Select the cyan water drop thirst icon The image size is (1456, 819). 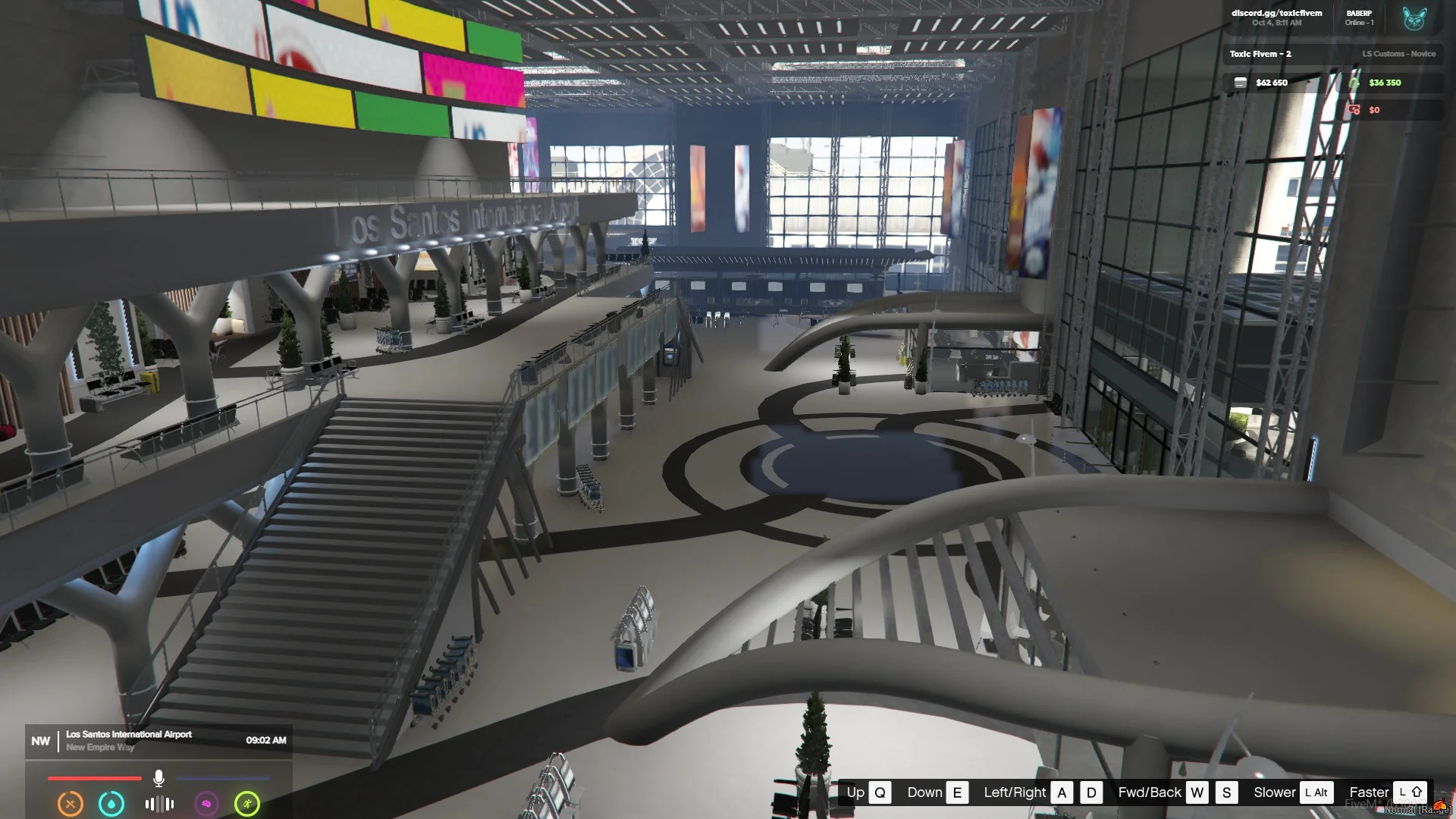coord(111,803)
